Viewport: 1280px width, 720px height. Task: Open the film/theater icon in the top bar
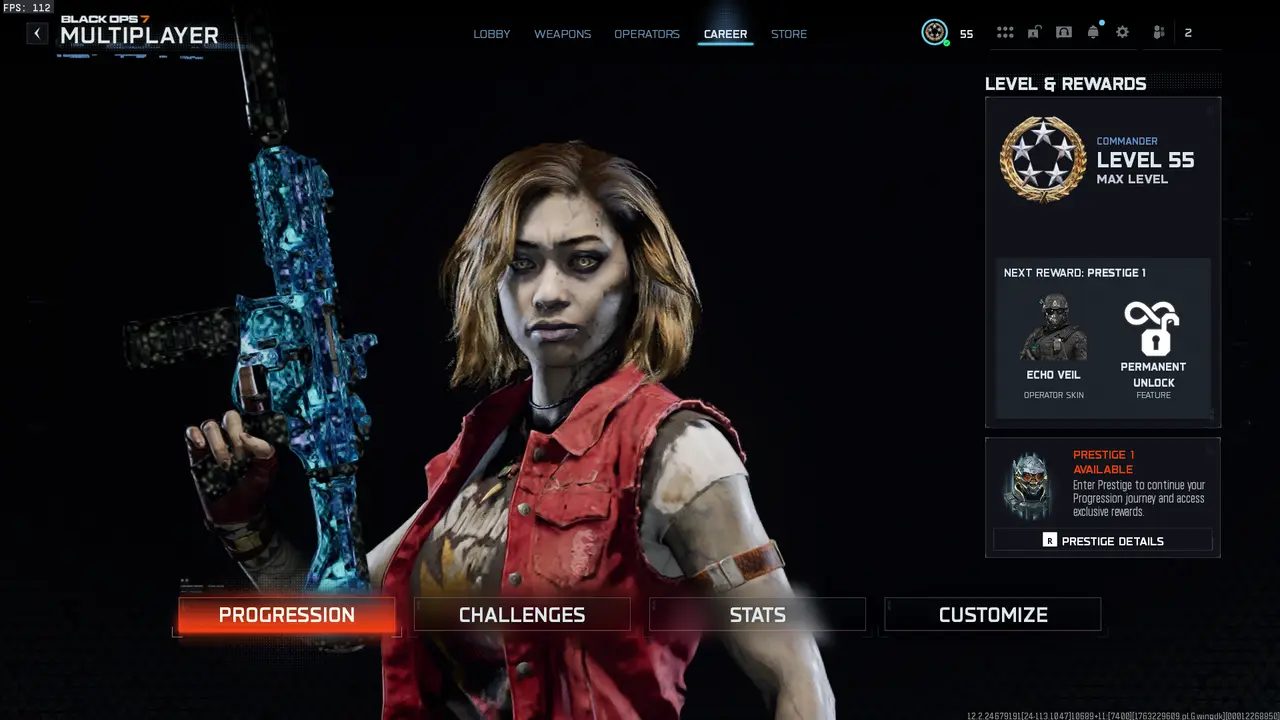(1064, 31)
